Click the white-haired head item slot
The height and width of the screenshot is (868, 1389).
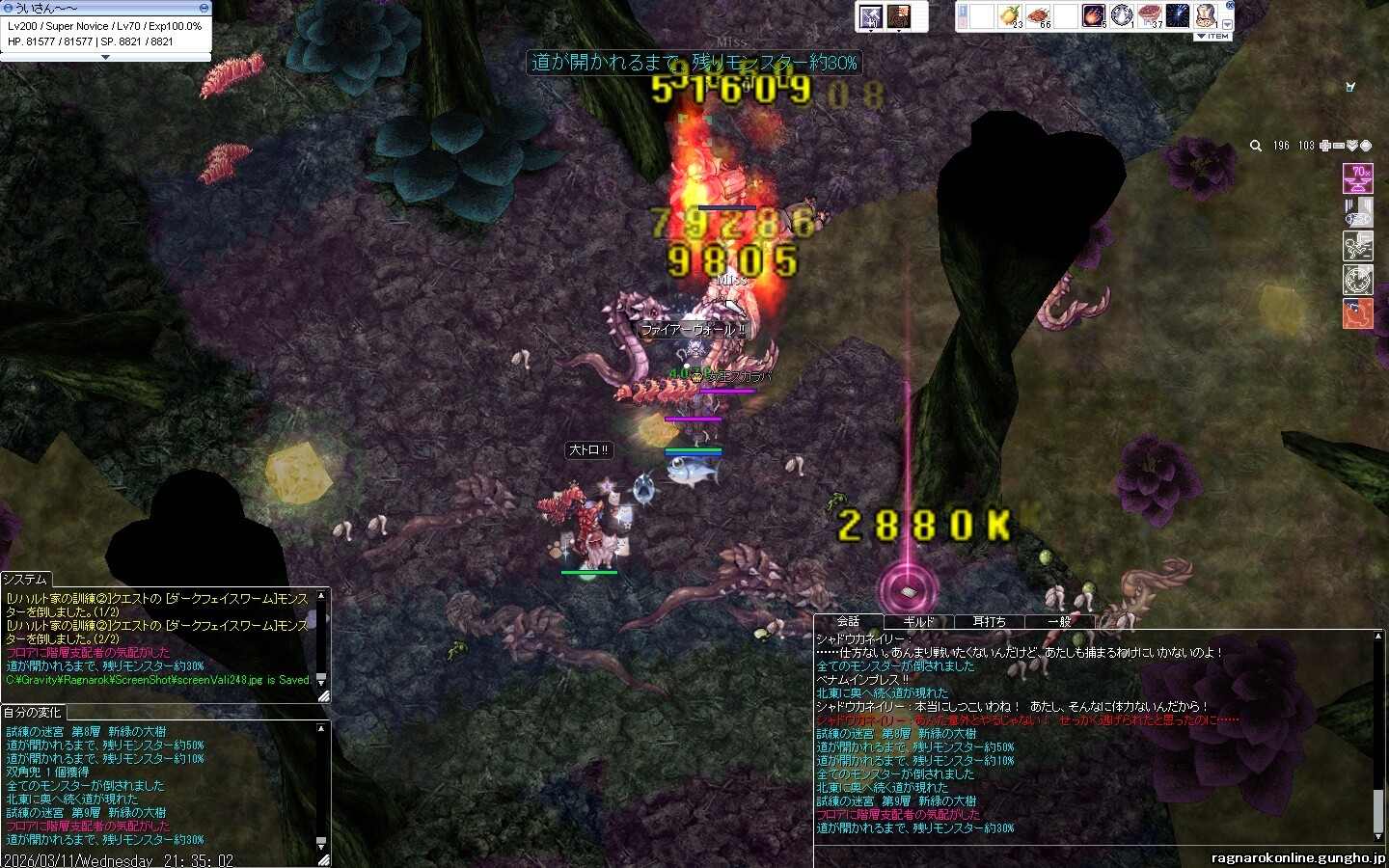click(x=1206, y=16)
